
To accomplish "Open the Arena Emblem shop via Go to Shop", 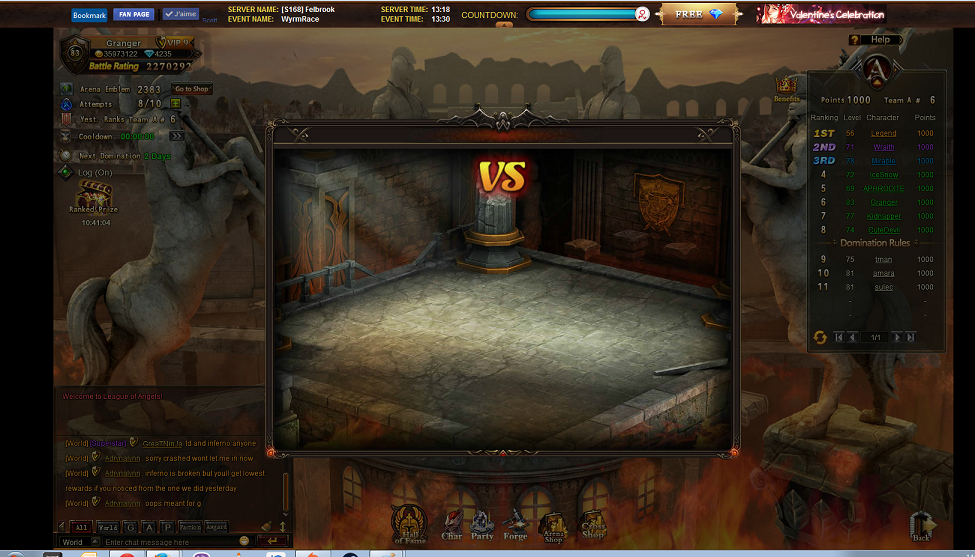I will coord(192,89).
